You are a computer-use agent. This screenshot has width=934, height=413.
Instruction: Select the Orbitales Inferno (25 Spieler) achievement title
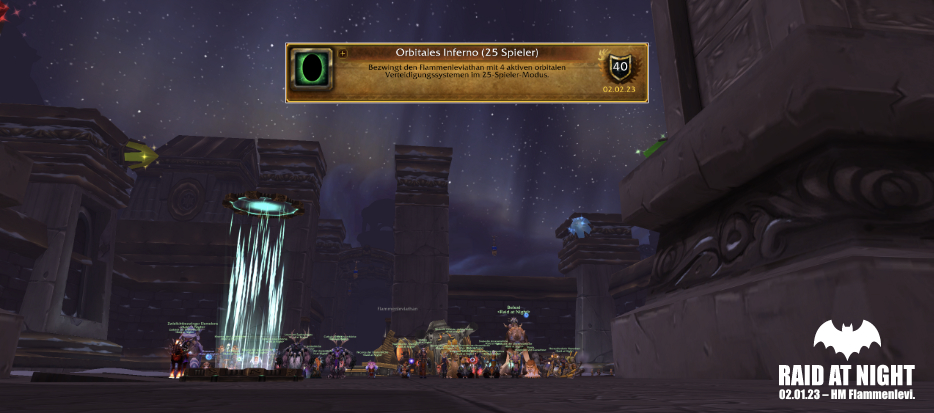click(466, 53)
